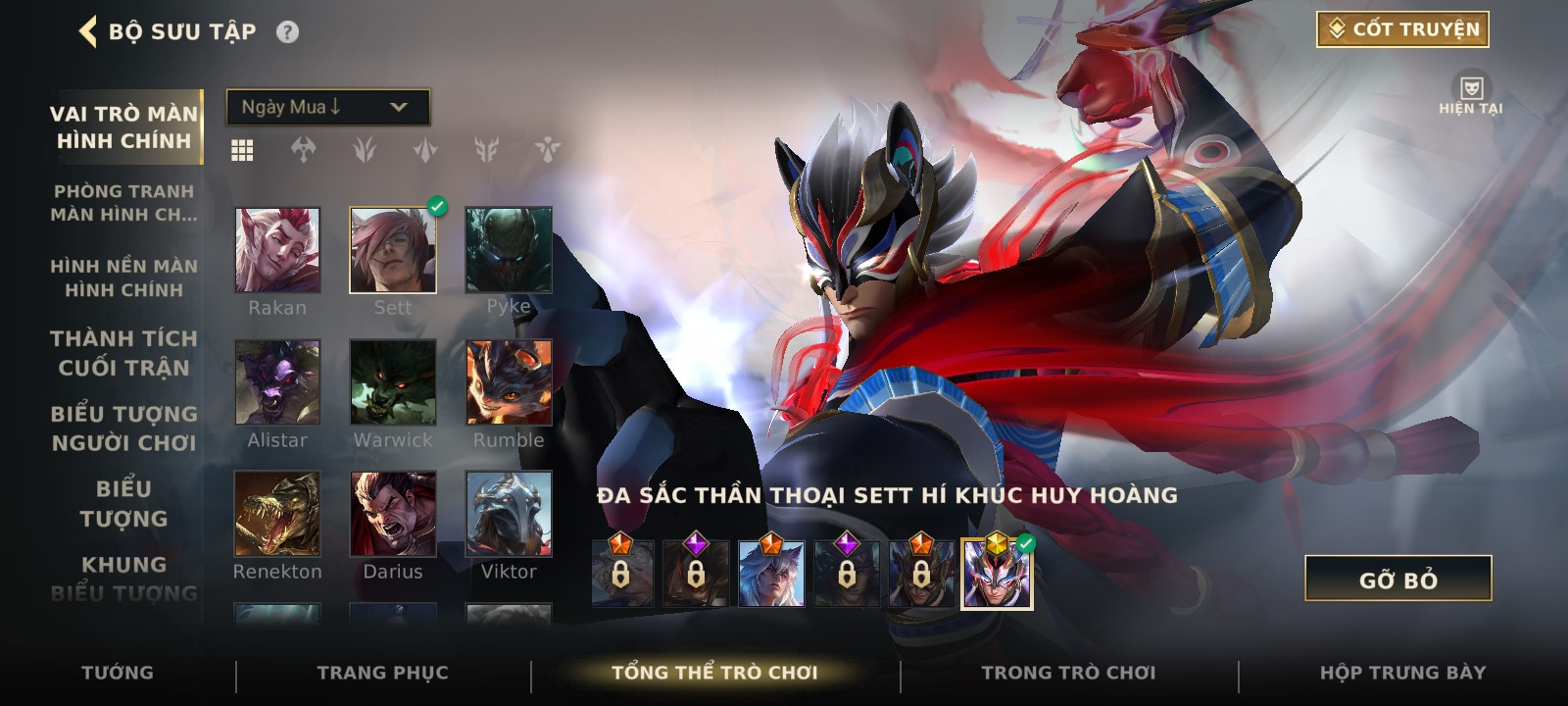Select the Rumble champion portrait
1568x706 pixels.
tap(509, 382)
